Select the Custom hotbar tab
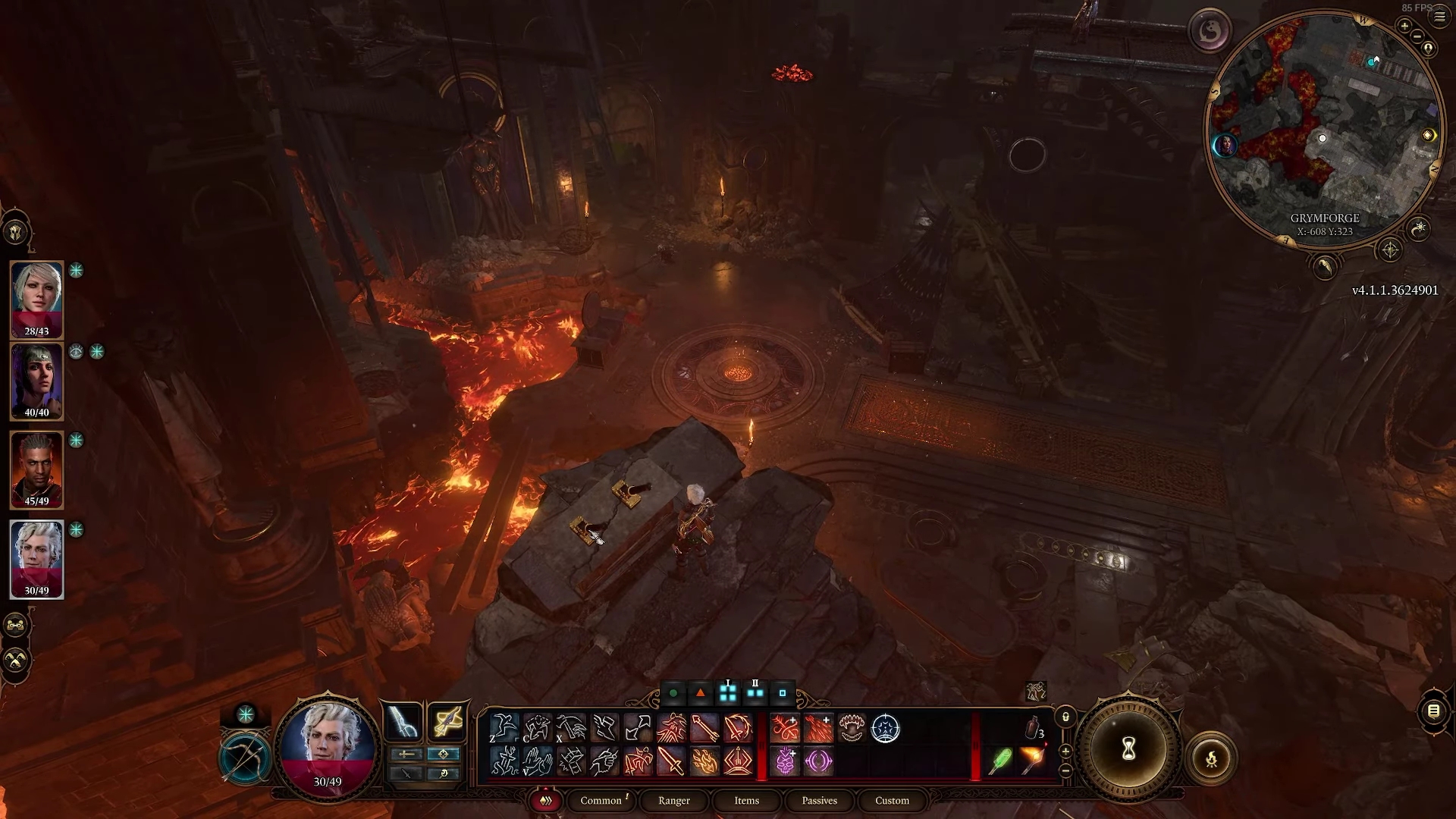Viewport: 1456px width, 819px height. coord(892,801)
